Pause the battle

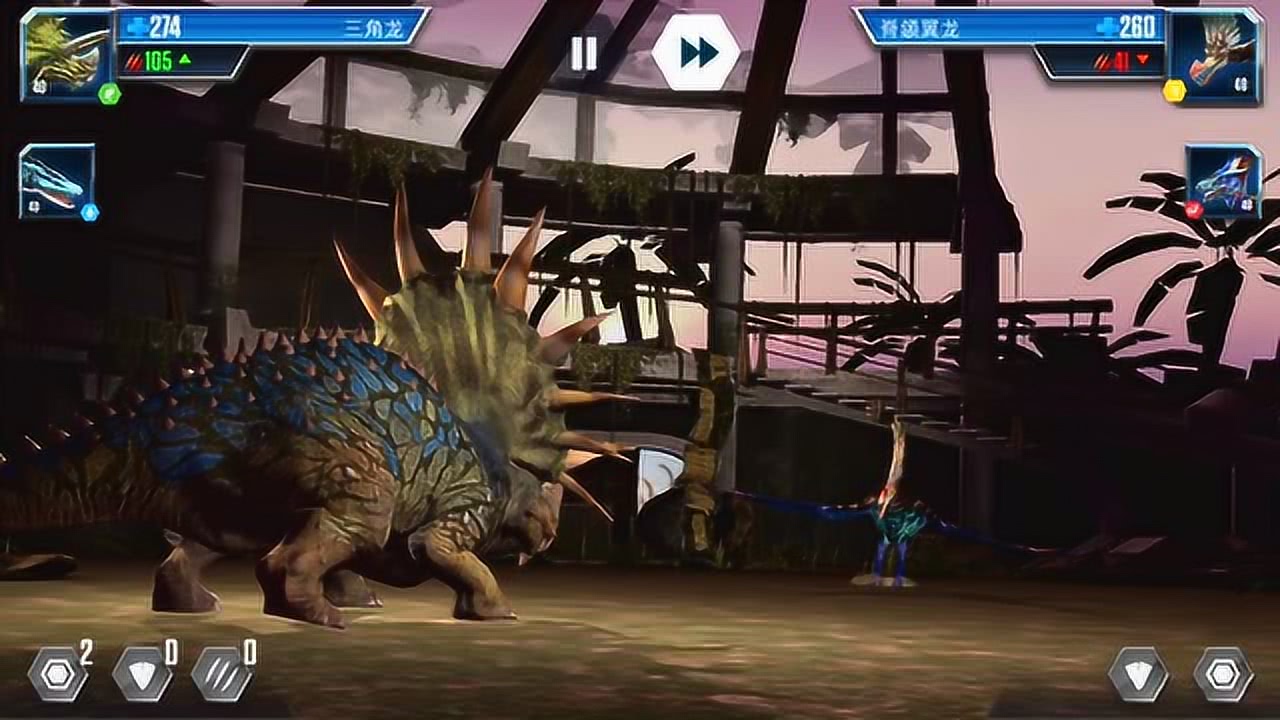[583, 53]
